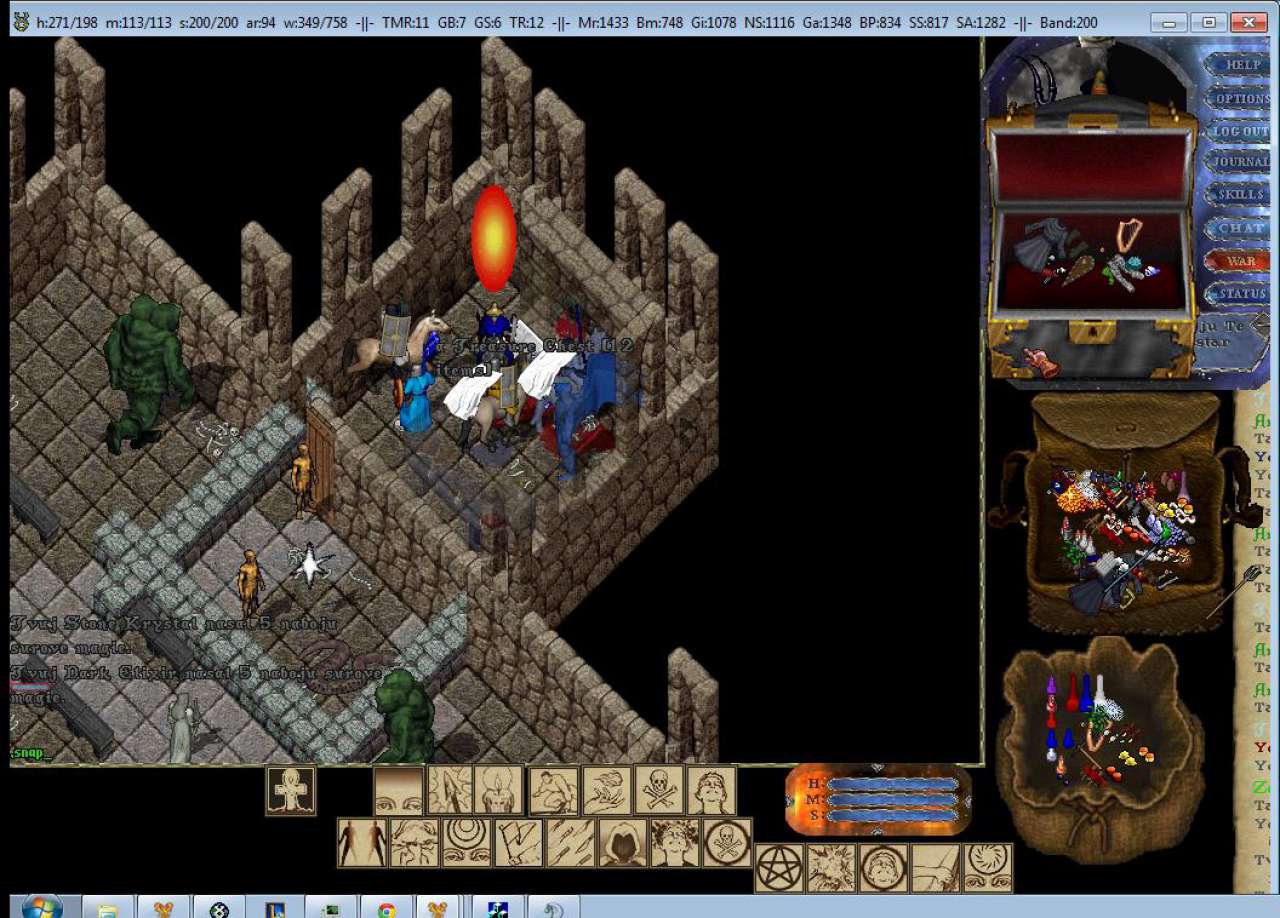
Task: Click the Log Out button
Action: [x=1242, y=131]
